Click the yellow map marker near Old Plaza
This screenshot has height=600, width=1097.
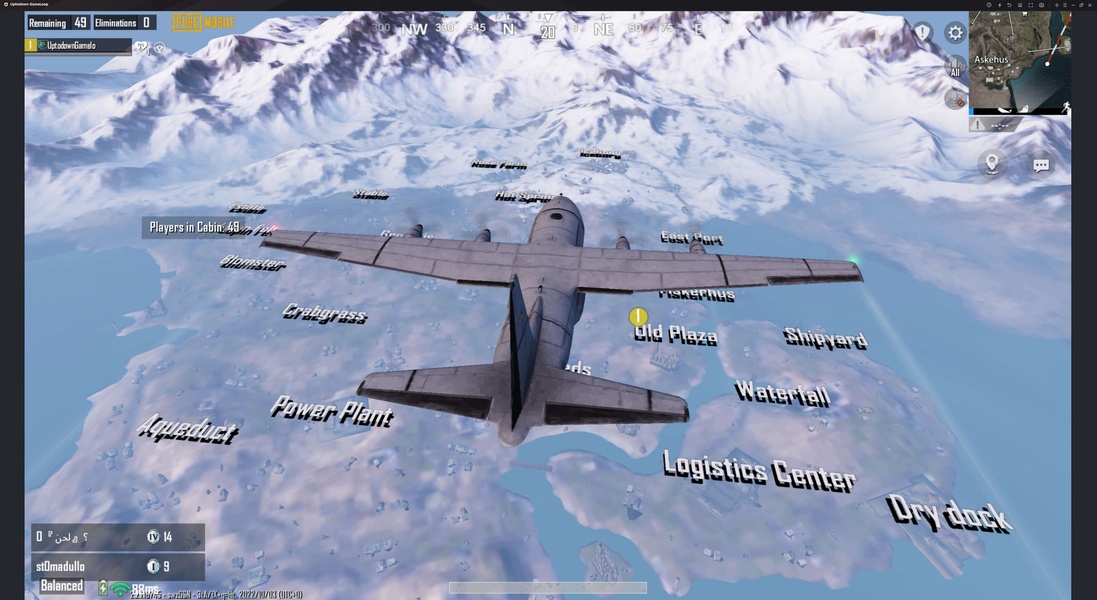pyautogui.click(x=638, y=317)
